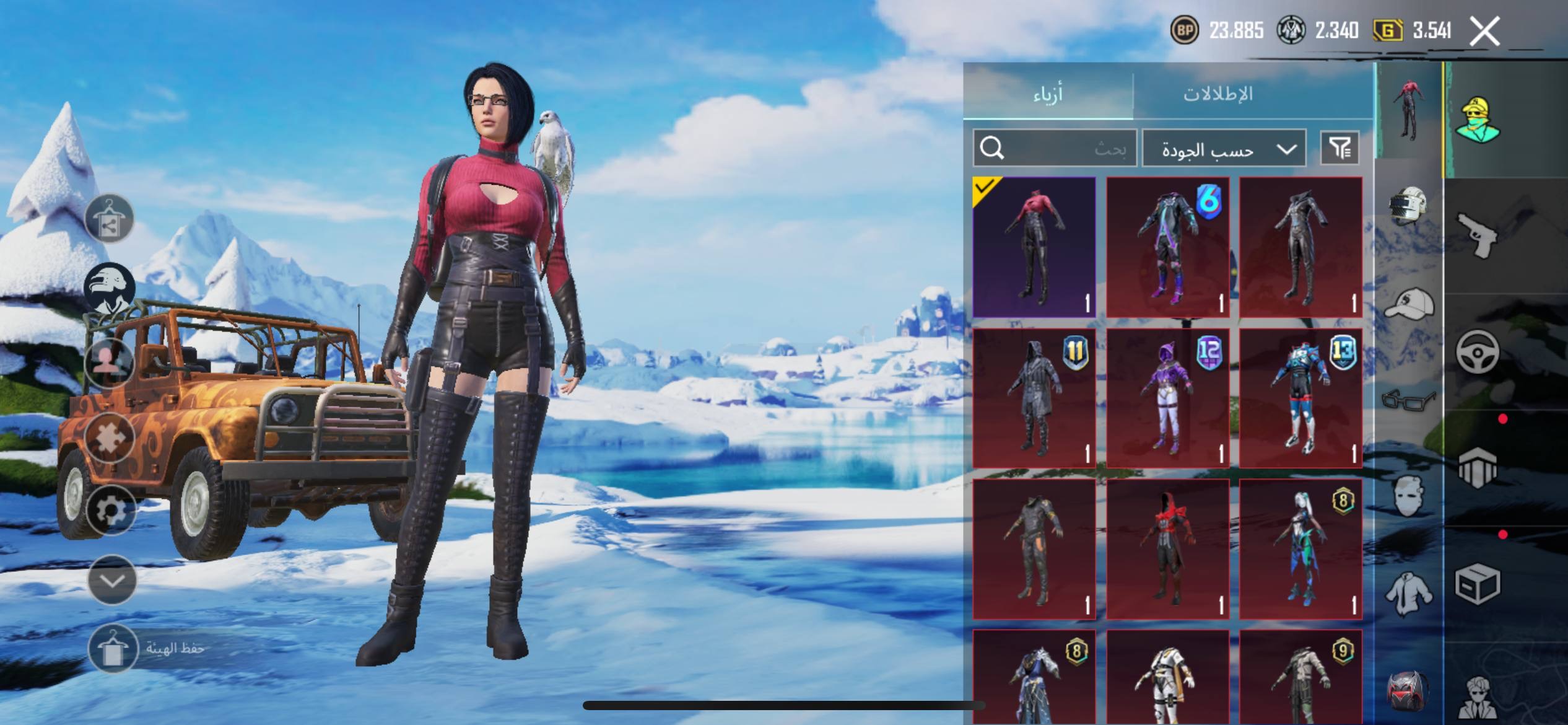The width and height of the screenshot is (1568, 725).
Task: Click the بحث search field
Action: (1055, 148)
